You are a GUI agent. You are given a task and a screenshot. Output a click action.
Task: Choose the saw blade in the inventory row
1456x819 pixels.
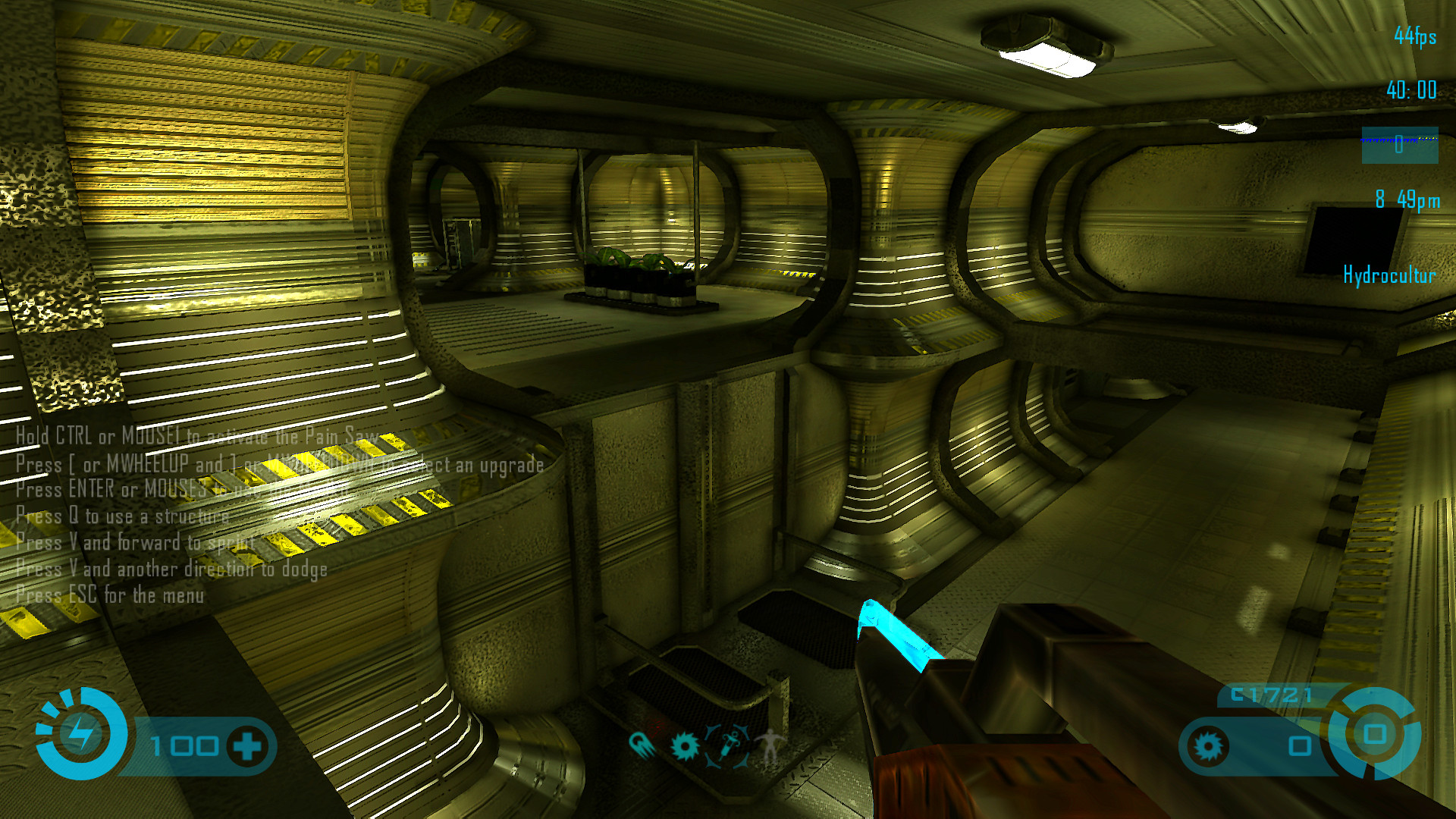[685, 746]
